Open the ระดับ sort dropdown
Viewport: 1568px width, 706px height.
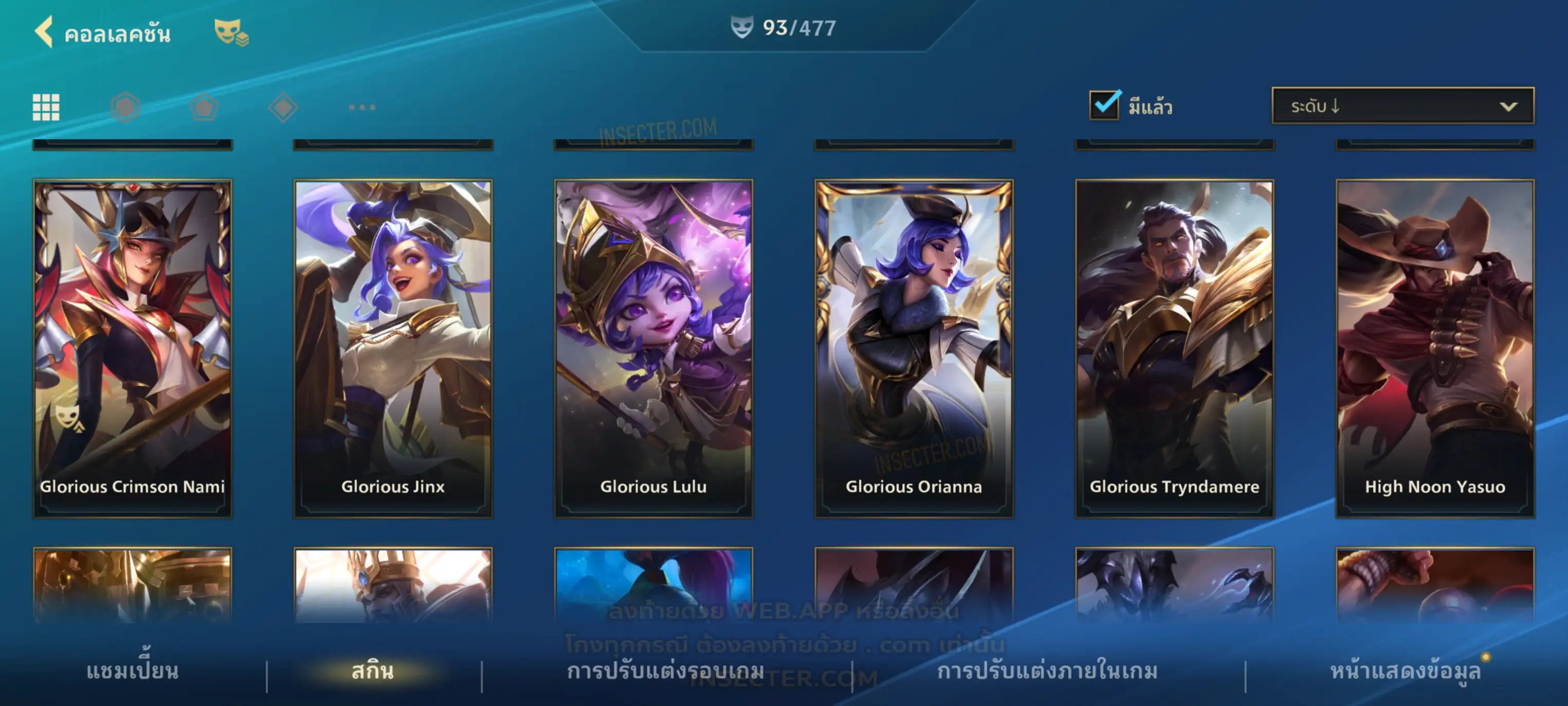1403,106
